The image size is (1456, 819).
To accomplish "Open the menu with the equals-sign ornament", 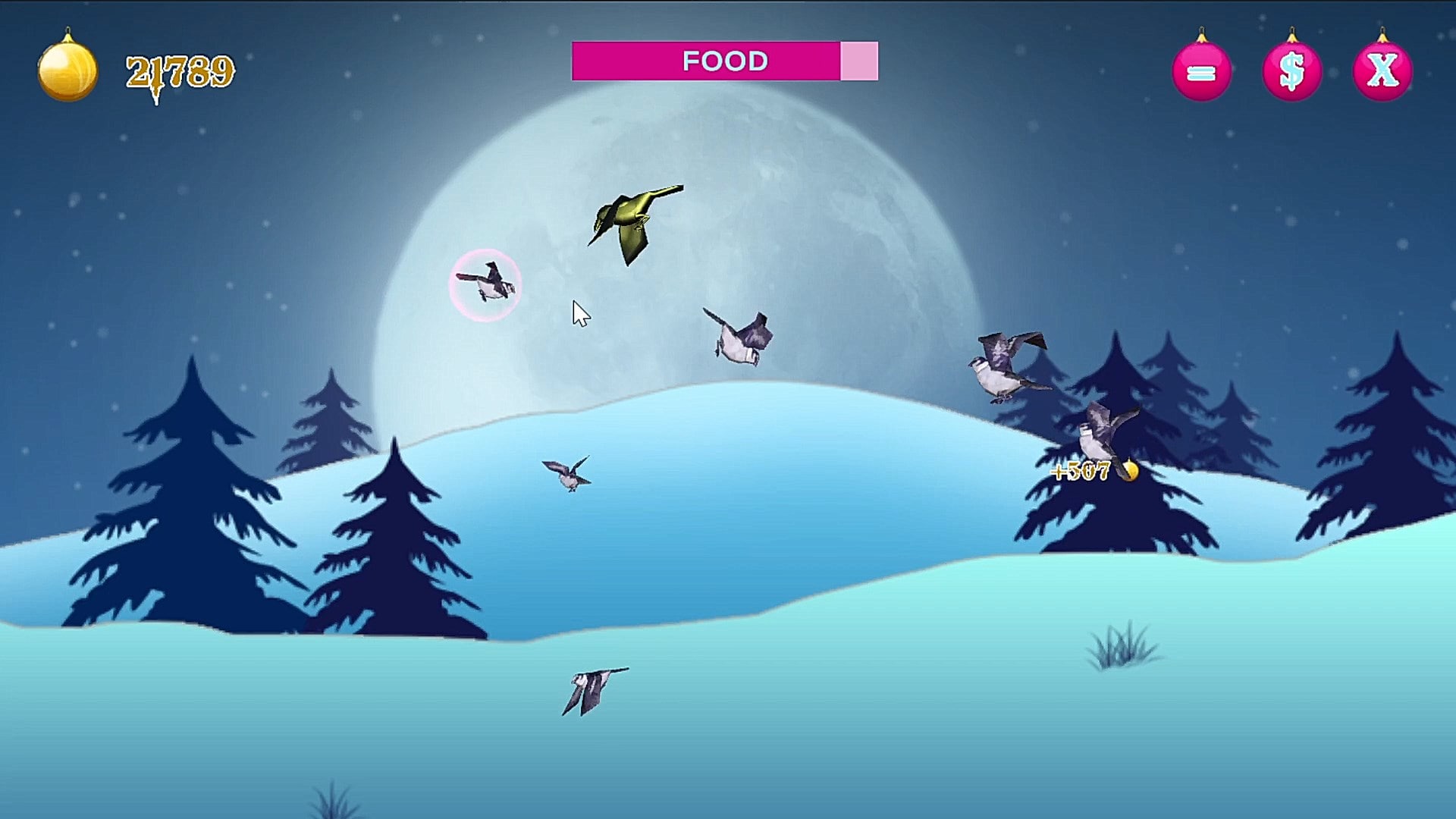I will (1201, 72).
